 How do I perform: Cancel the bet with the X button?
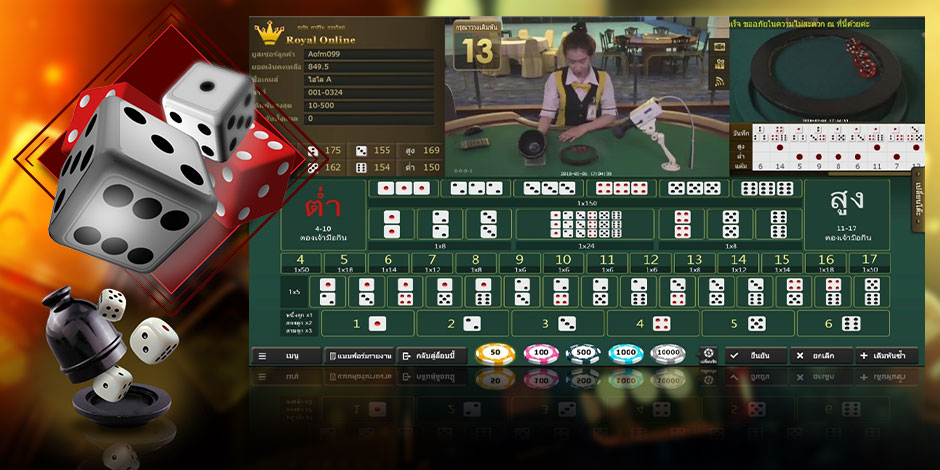(819, 355)
